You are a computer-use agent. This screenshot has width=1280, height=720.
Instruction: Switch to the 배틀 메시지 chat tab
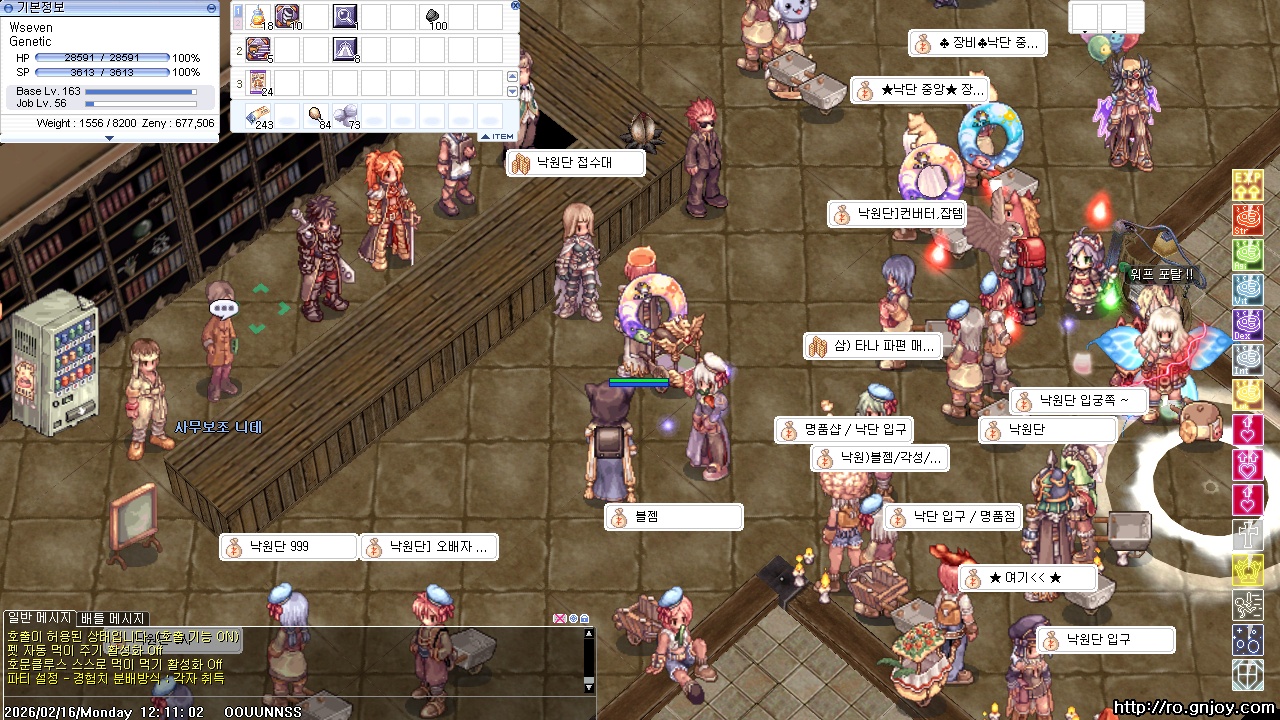[113, 618]
